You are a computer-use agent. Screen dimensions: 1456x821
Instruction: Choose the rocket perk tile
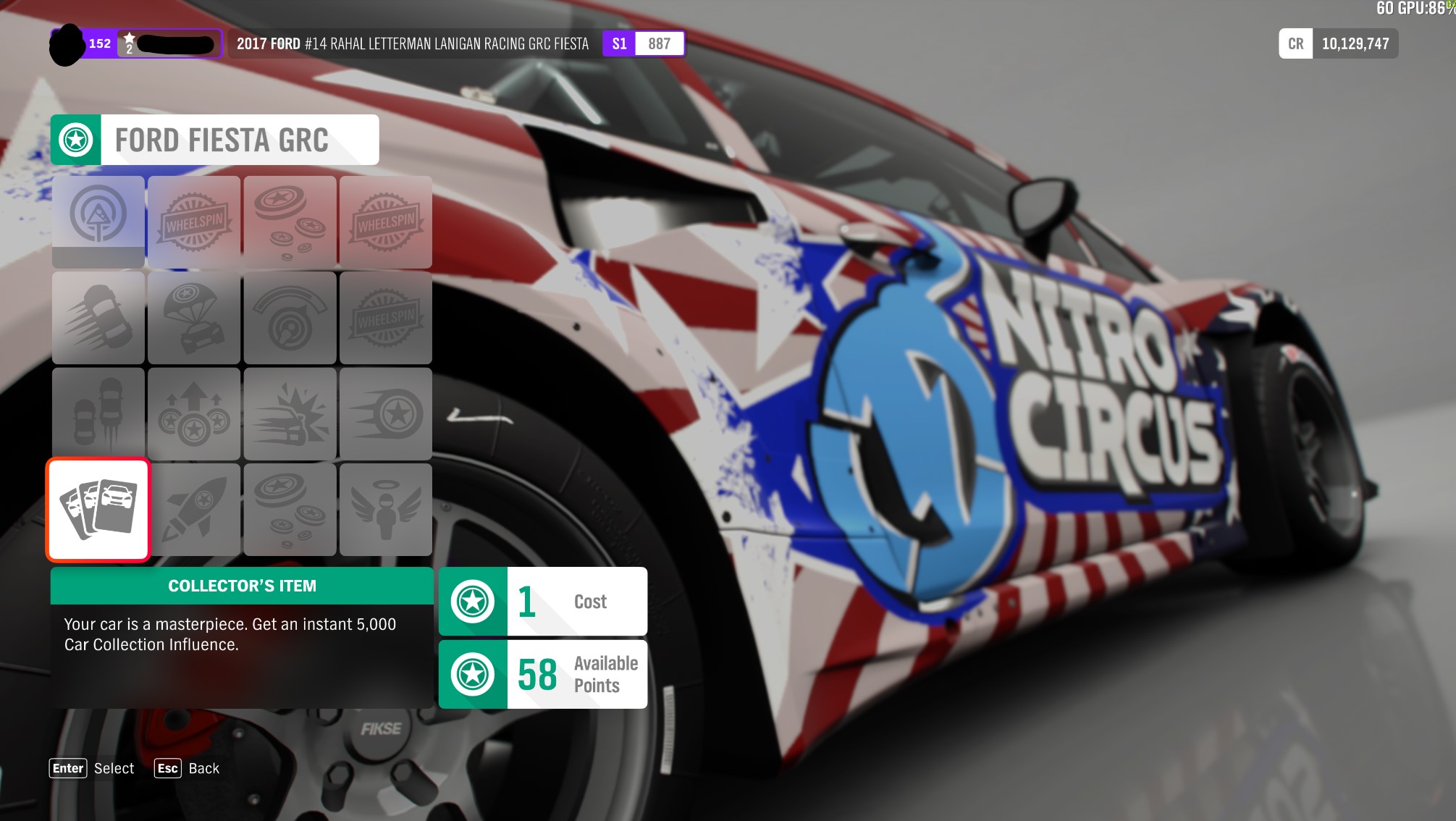[x=194, y=510]
